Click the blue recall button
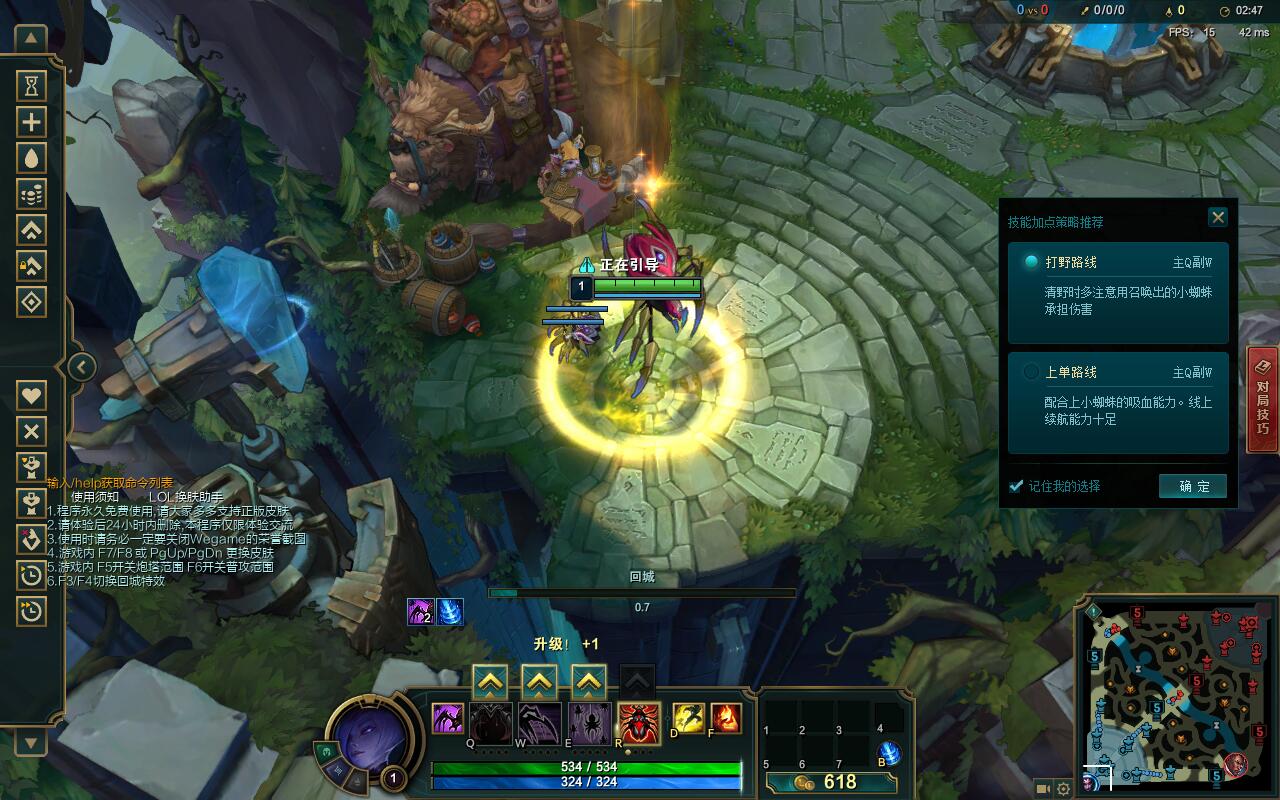The width and height of the screenshot is (1280, 800). (x=888, y=754)
